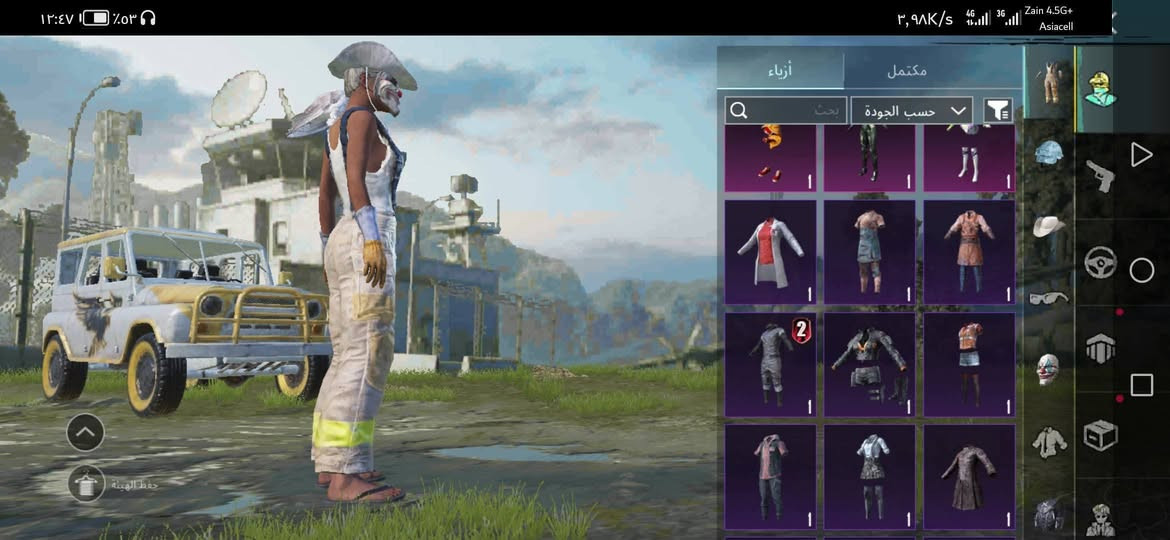
Task: Tap the Android home circle button
Action: [x=1141, y=270]
